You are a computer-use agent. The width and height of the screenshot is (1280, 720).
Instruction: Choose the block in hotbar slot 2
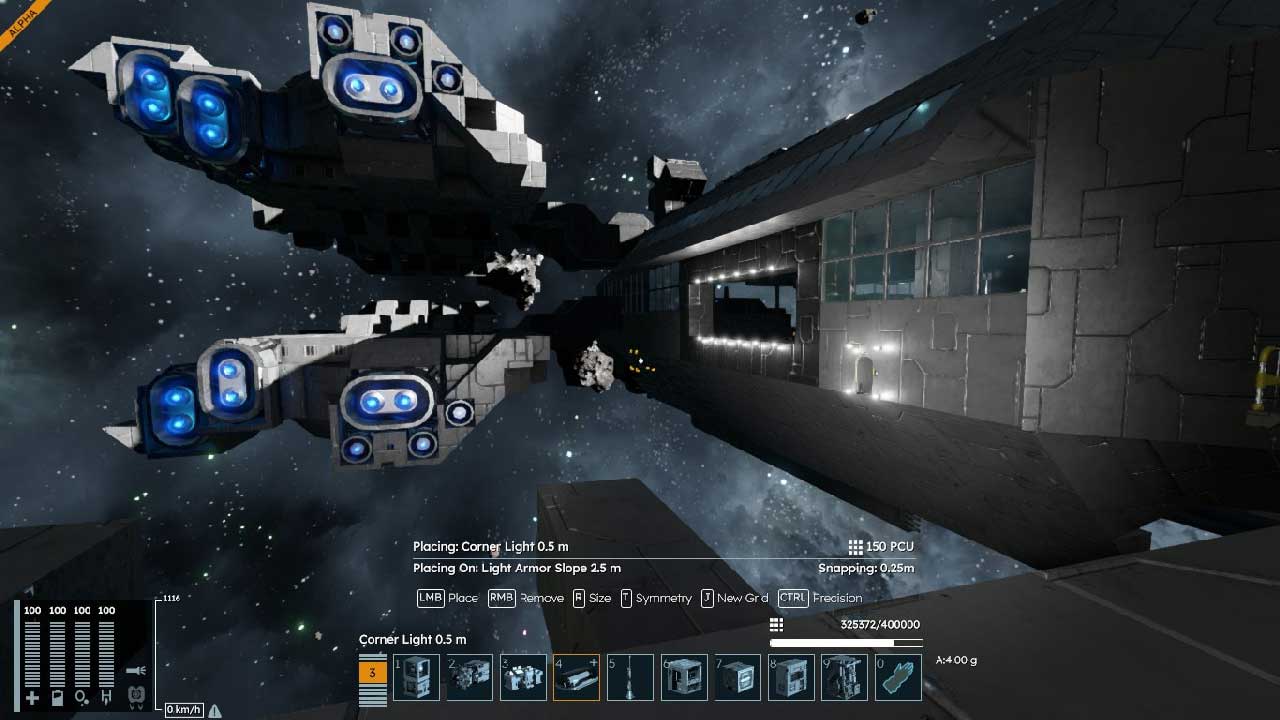coord(470,678)
